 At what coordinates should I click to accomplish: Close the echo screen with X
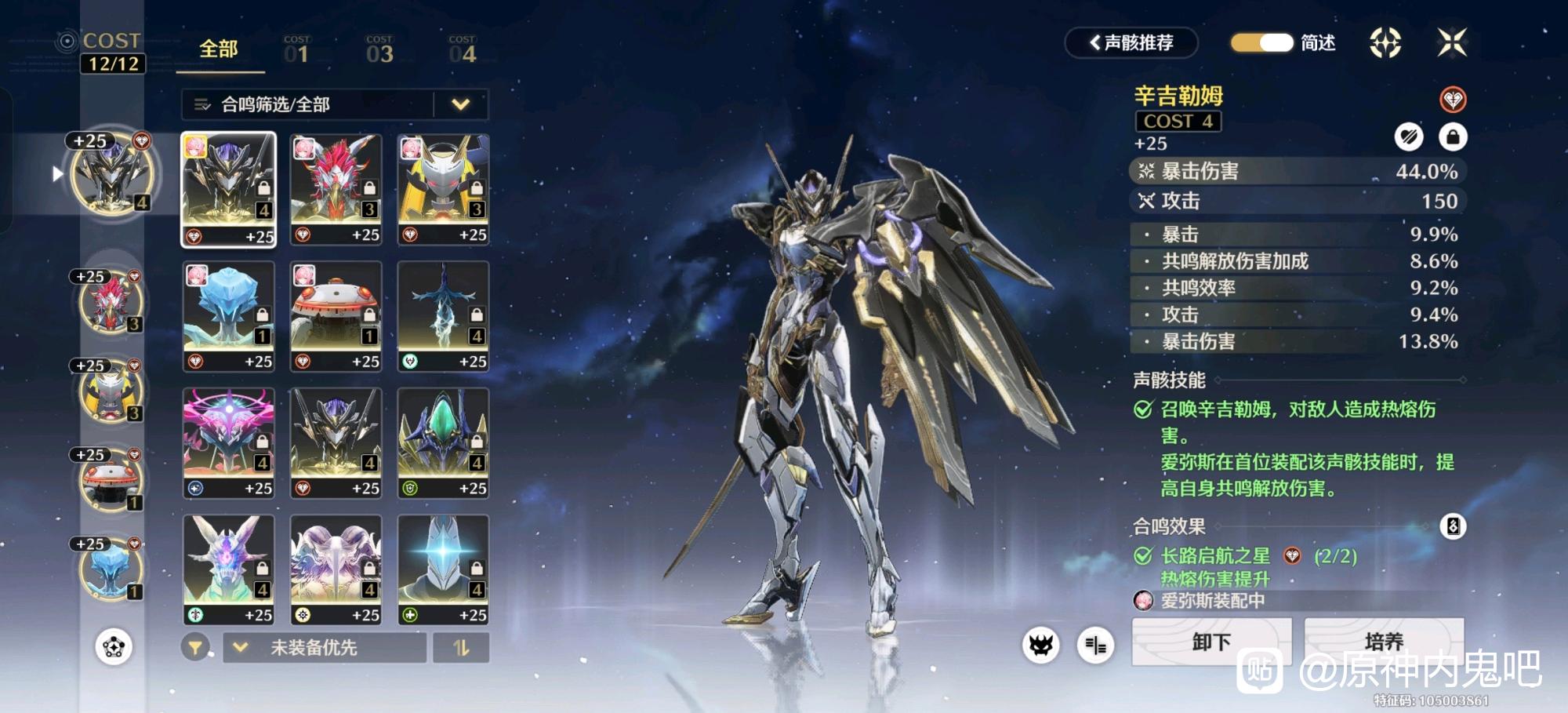coord(1451,42)
